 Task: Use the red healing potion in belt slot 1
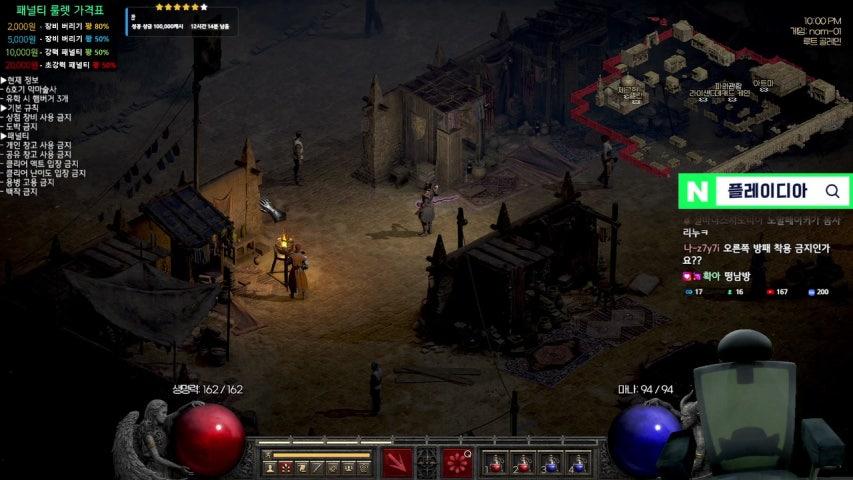coord(497,463)
